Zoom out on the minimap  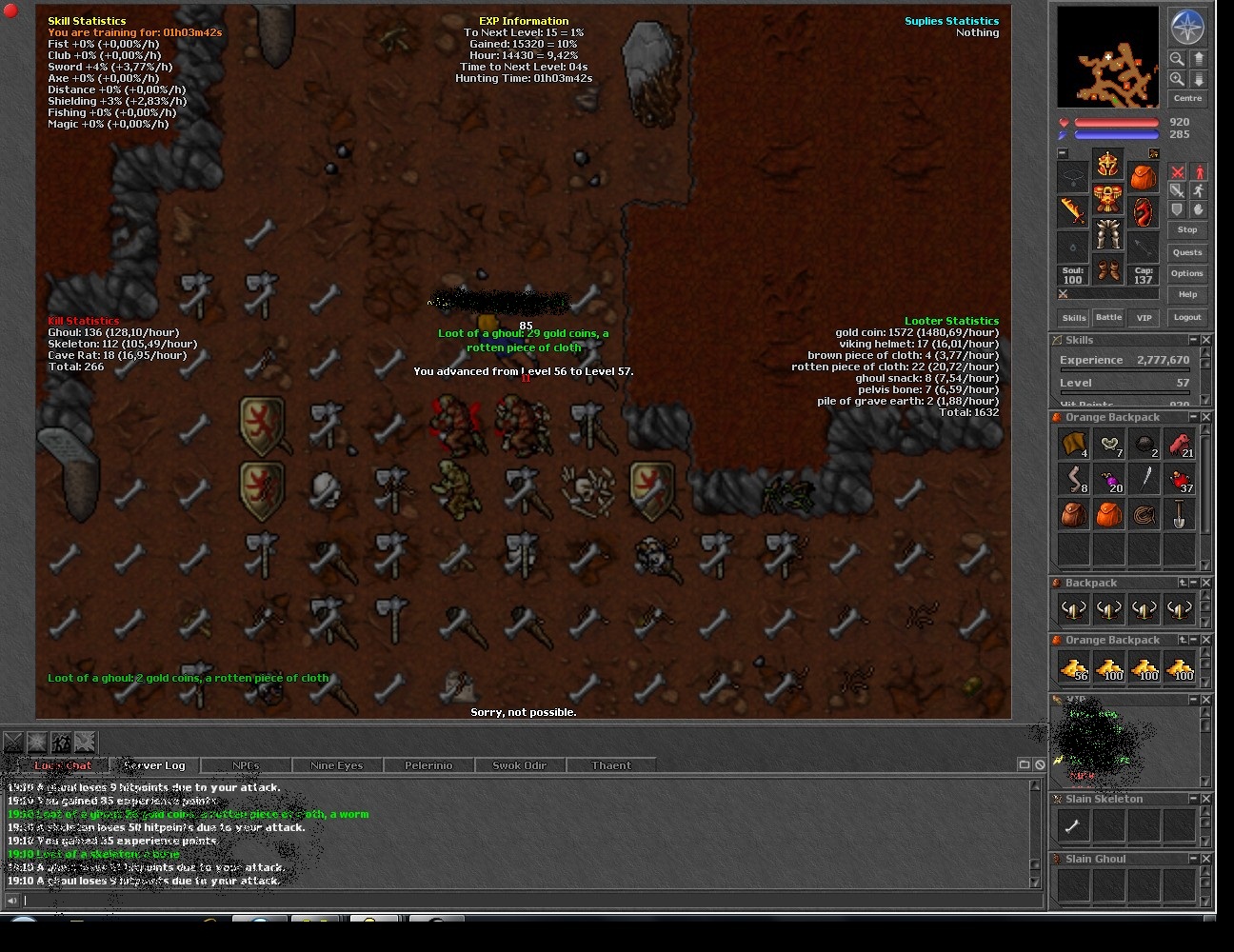[x=1178, y=59]
